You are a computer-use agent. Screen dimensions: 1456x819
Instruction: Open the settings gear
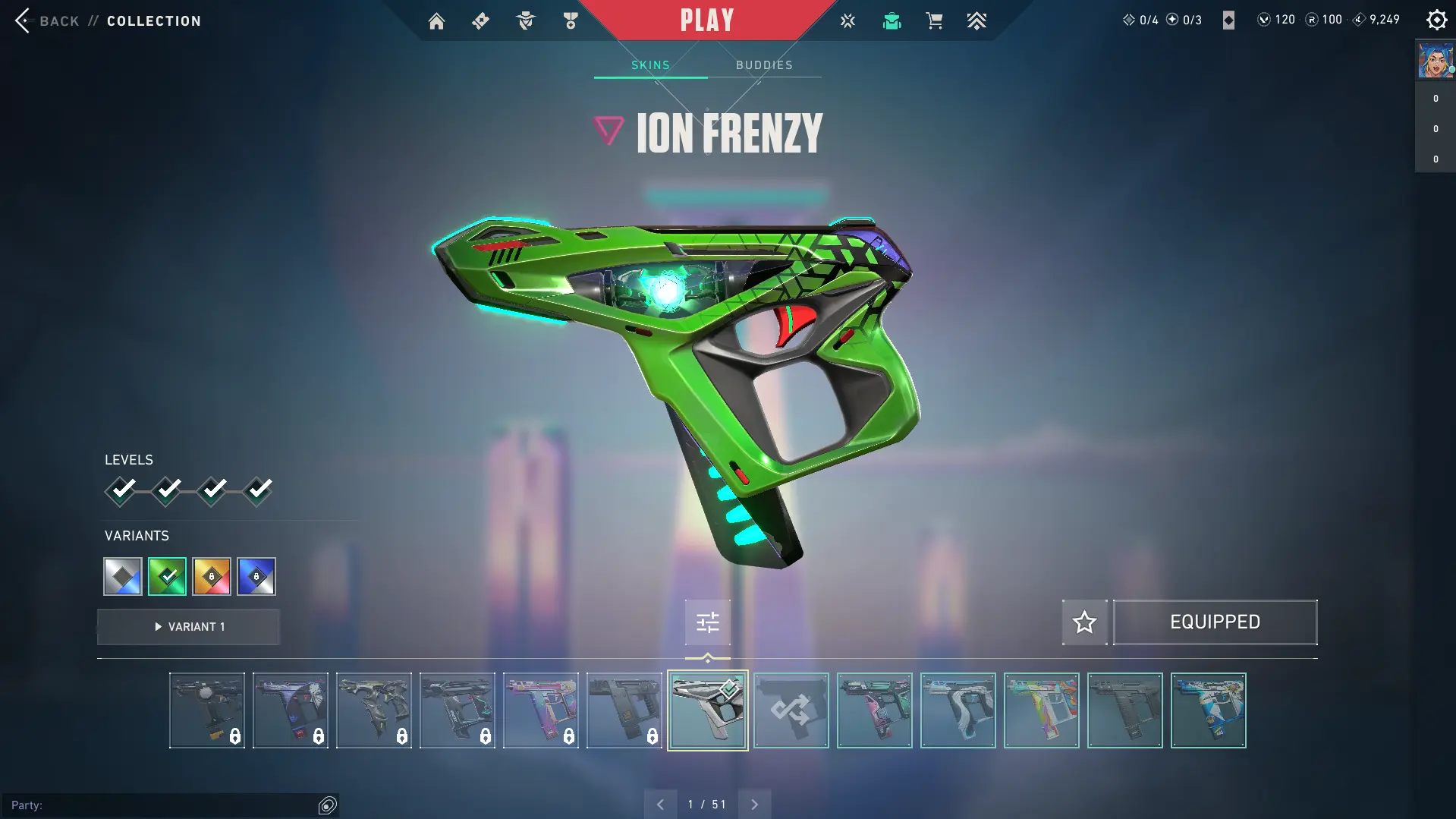pos(1436,20)
